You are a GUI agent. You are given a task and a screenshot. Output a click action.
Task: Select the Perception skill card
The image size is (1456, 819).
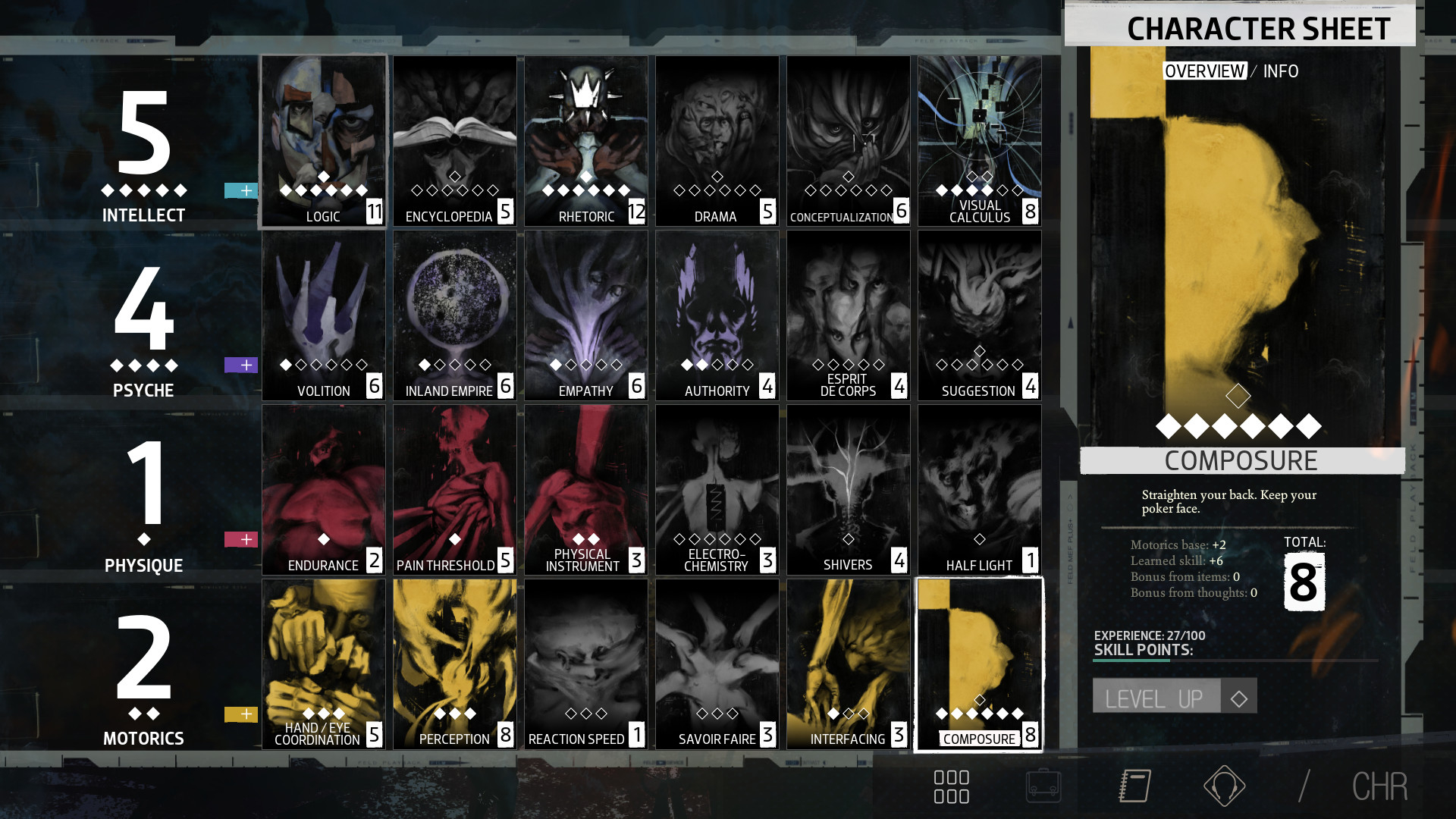coord(455,664)
